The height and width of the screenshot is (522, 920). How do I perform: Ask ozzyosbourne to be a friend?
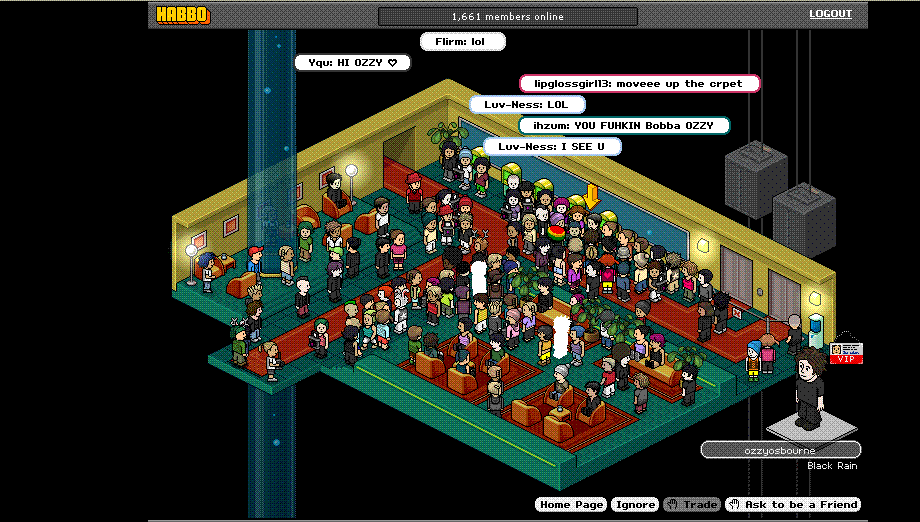tap(793, 505)
